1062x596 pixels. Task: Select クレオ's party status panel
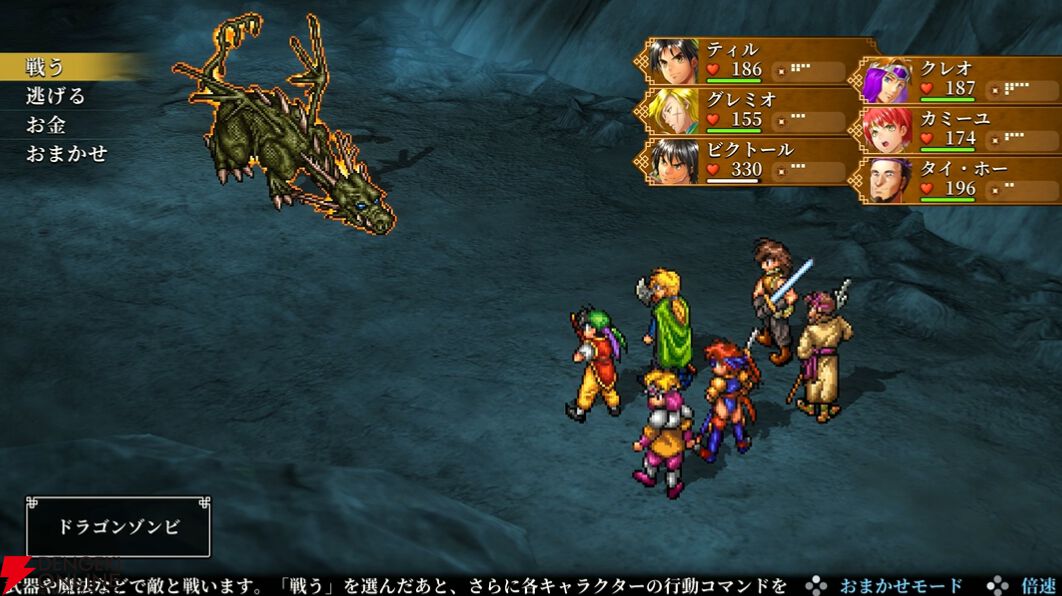pos(958,79)
